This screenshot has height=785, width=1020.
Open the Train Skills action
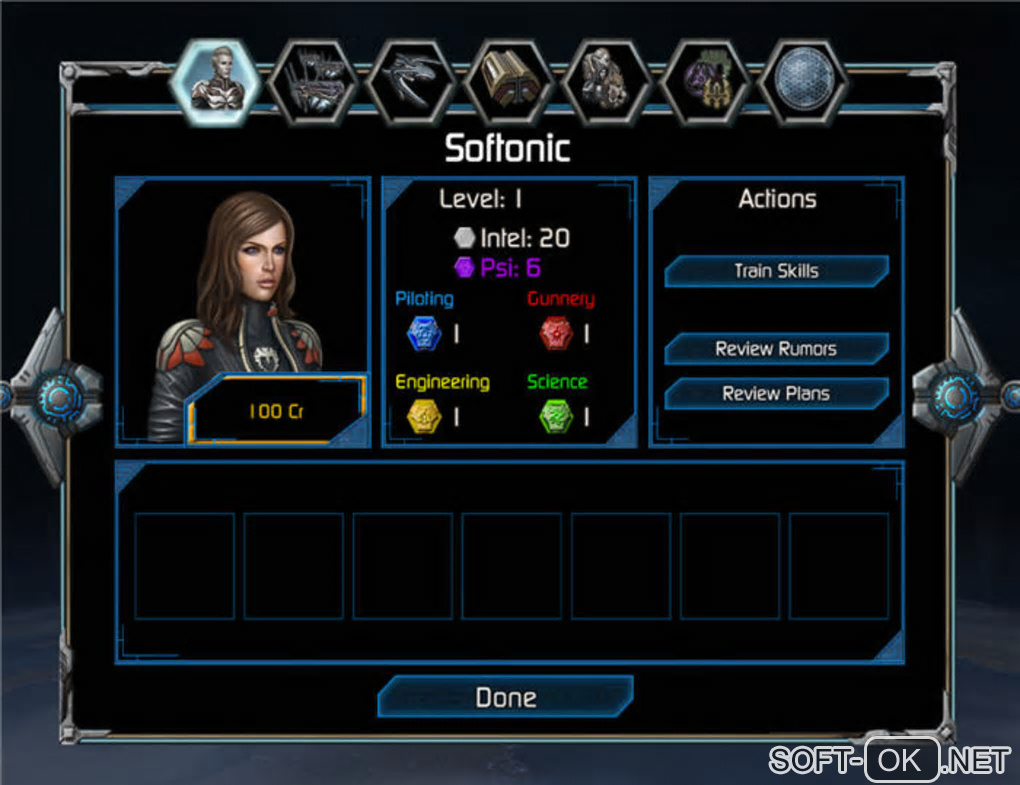[x=776, y=271]
